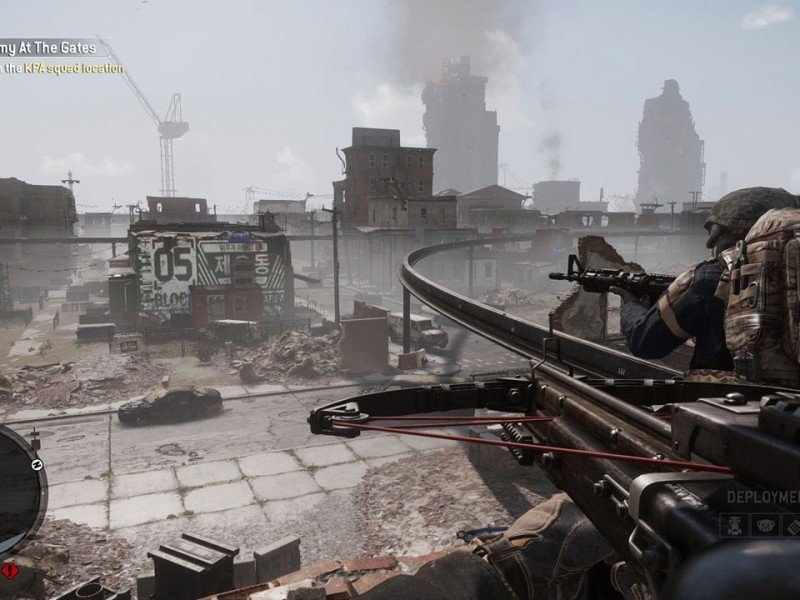Image resolution: width=800 pixels, height=600 pixels.
Task: Choose the second deployment slot icon
Action: (764, 525)
